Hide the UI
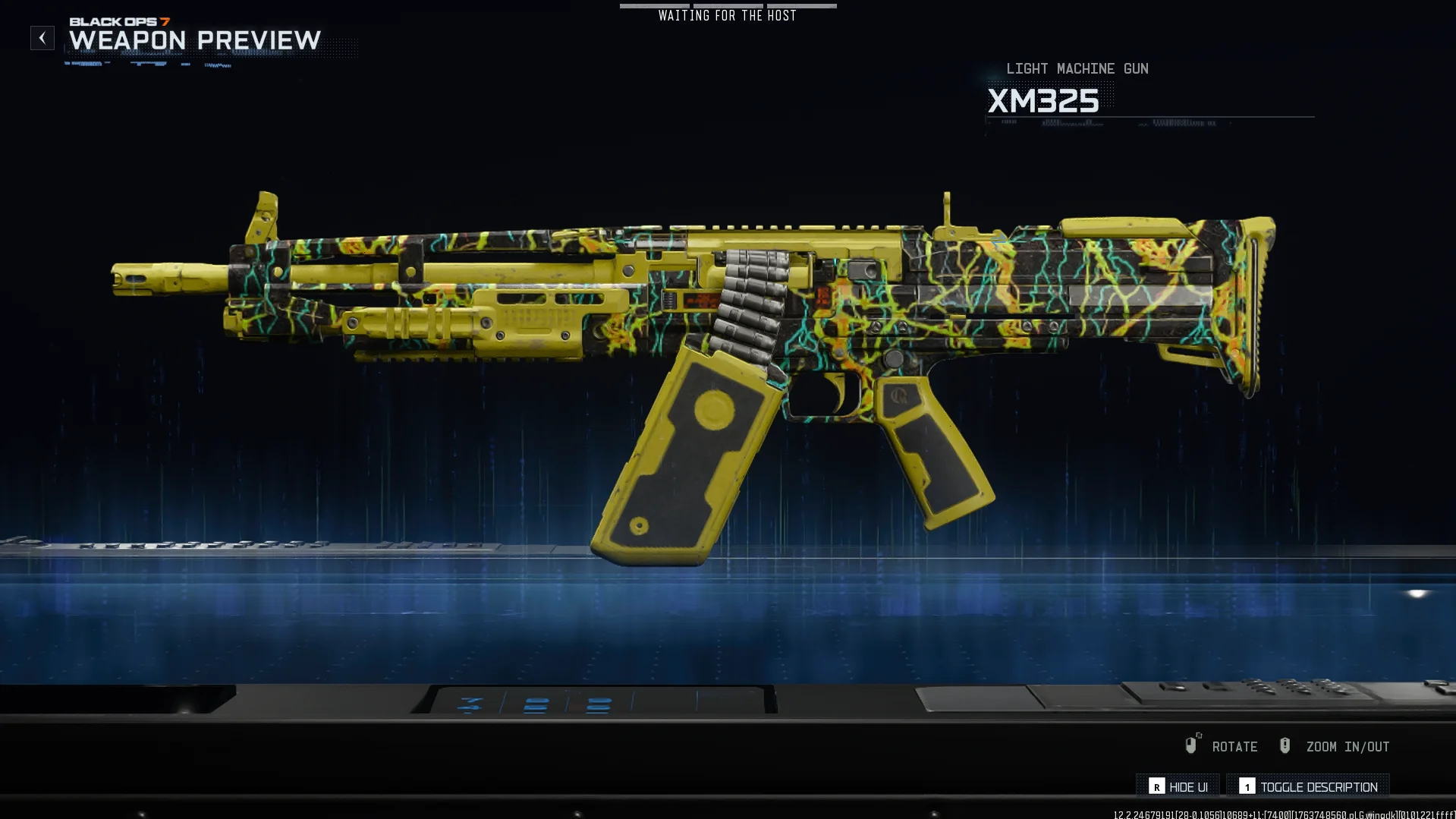The width and height of the screenshot is (1456, 819). point(1178,786)
